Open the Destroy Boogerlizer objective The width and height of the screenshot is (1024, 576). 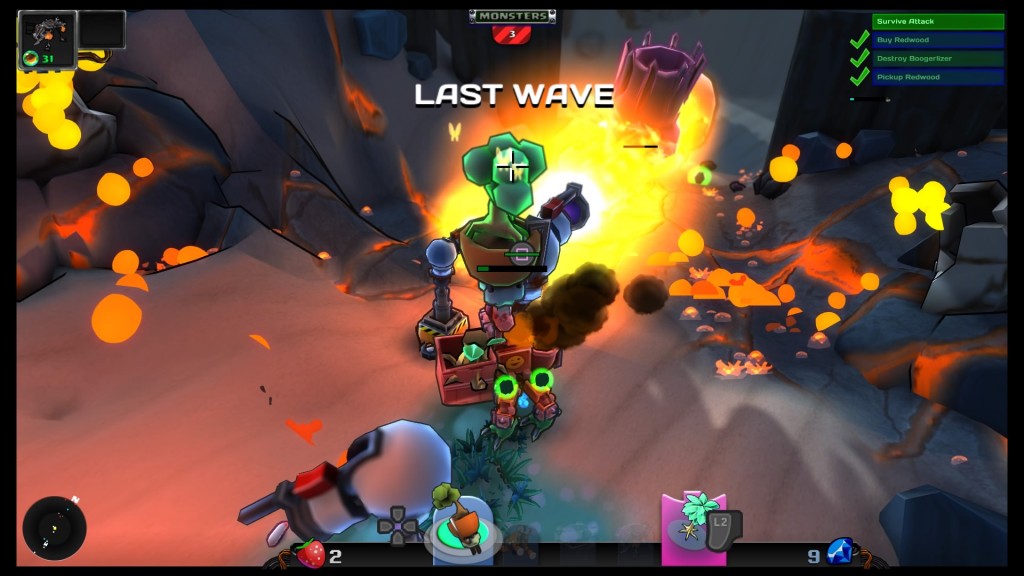937,58
